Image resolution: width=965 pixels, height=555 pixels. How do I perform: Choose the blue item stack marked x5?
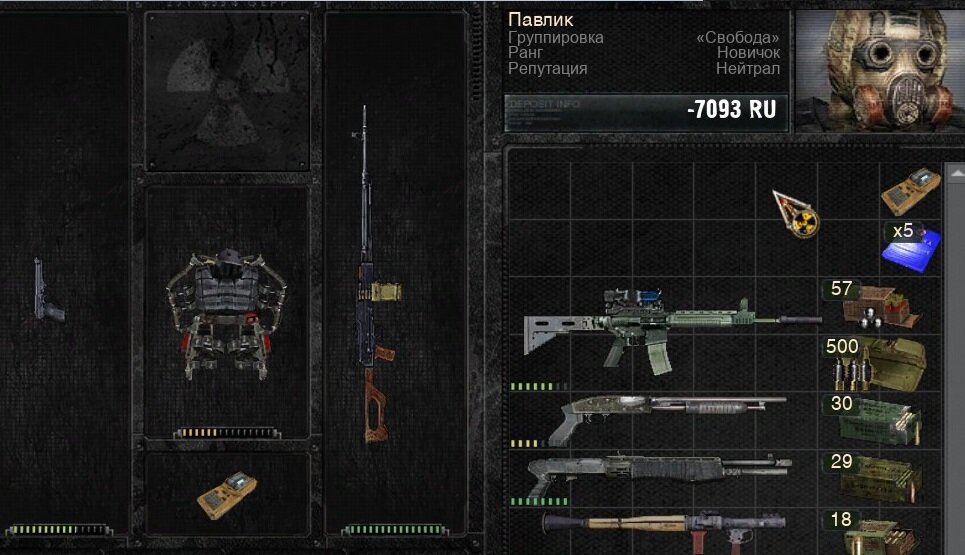(x=911, y=247)
